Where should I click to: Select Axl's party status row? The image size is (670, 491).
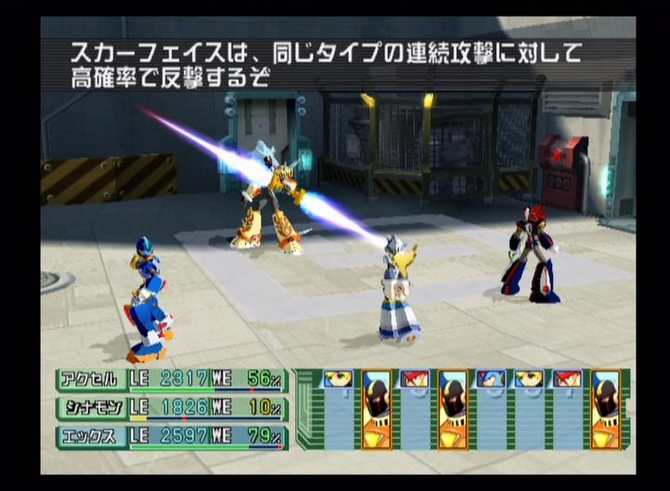[x=172, y=380]
